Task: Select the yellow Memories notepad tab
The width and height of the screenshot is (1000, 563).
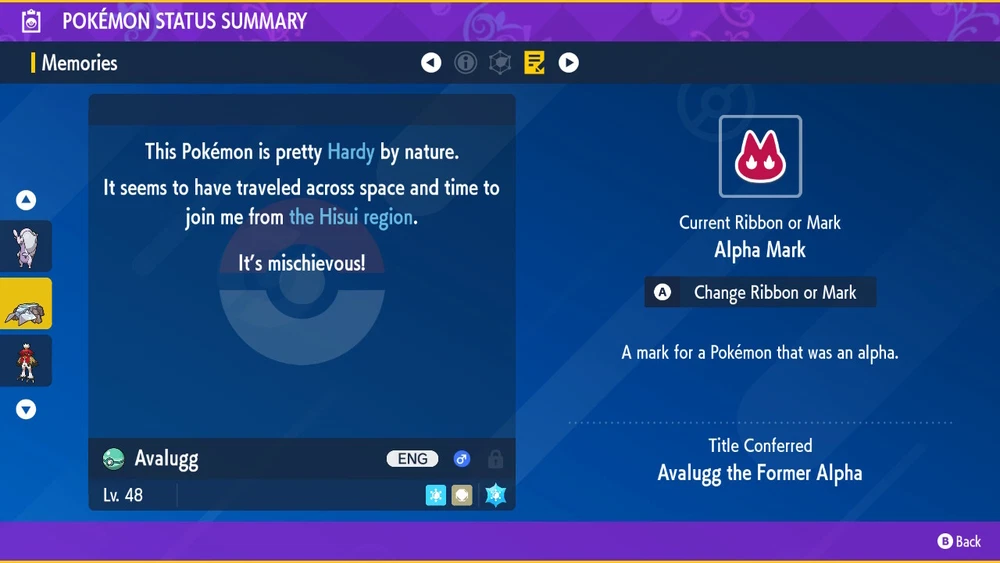Action: (x=534, y=63)
